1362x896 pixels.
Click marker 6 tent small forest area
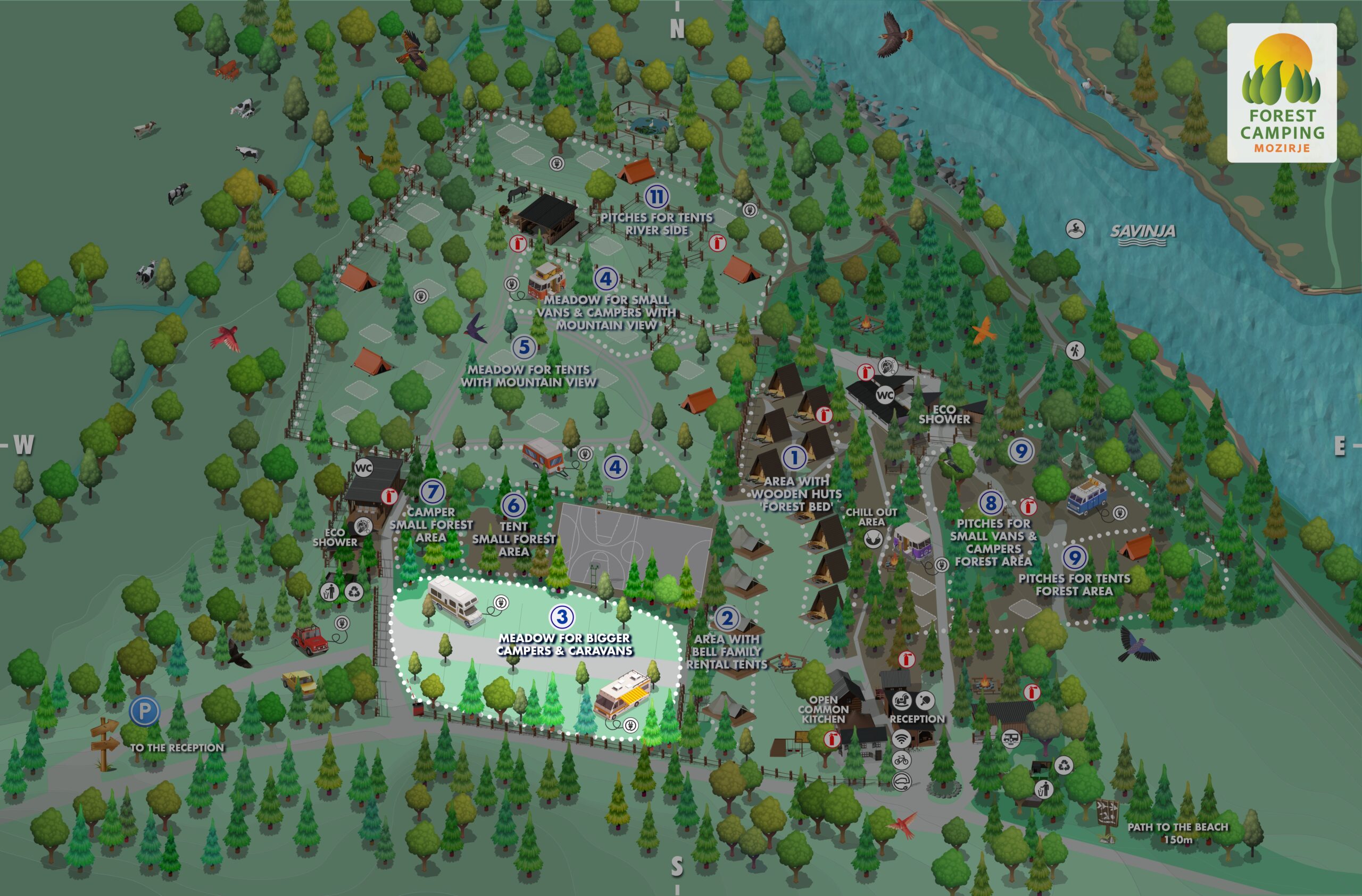click(x=513, y=505)
